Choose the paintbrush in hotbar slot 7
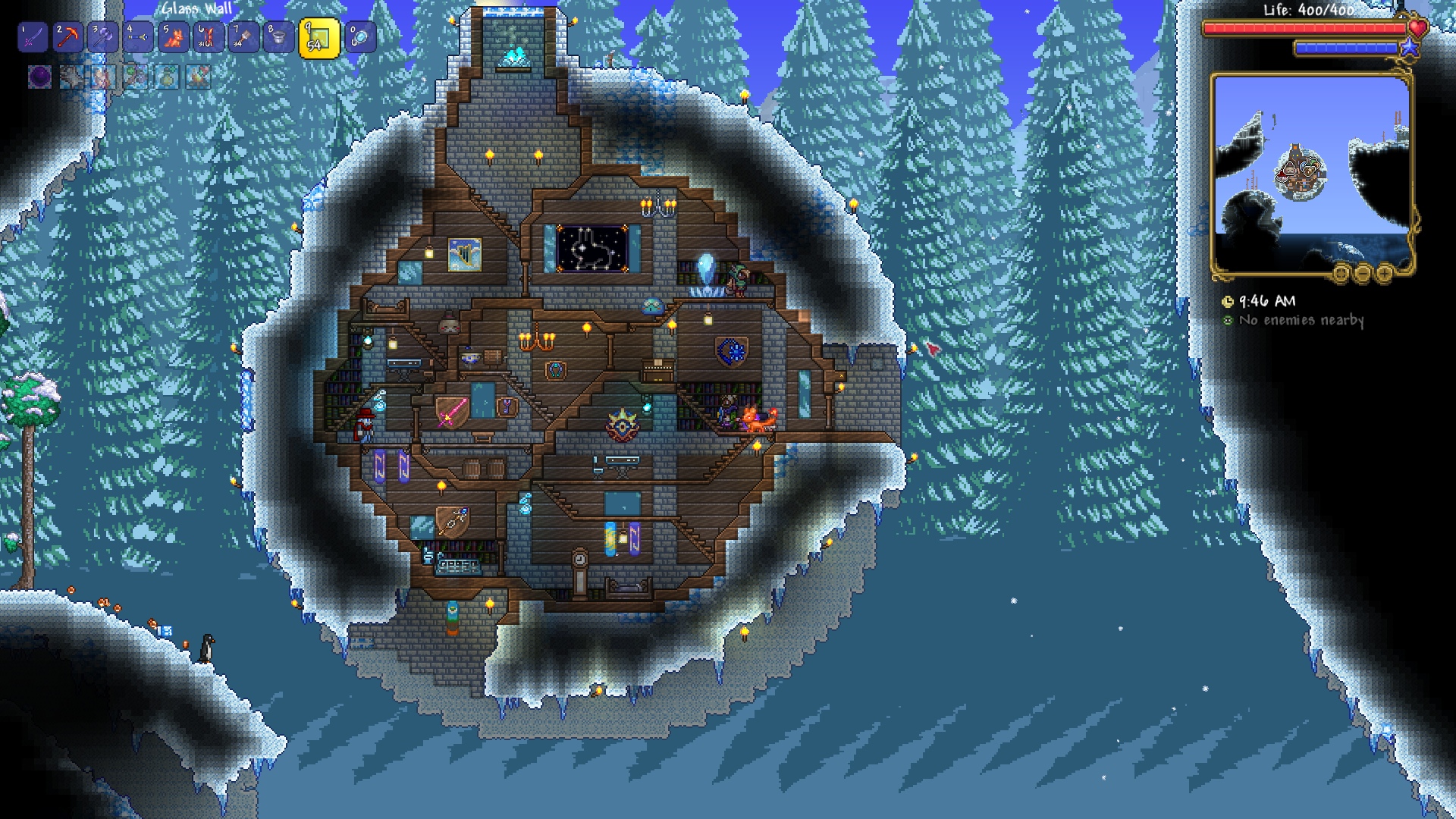This screenshot has height=819, width=1456. coord(243,36)
